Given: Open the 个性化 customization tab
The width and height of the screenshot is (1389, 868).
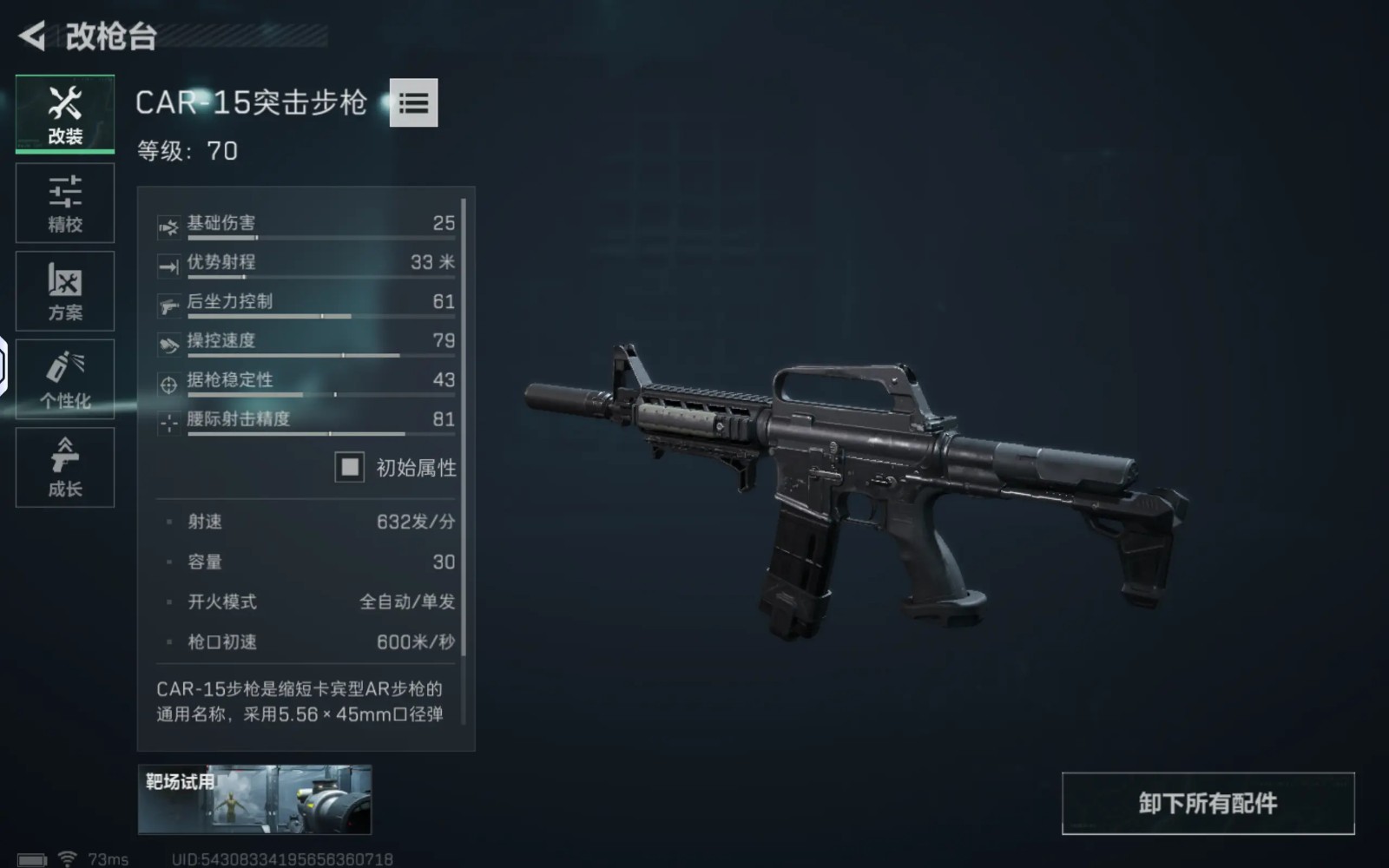Looking at the screenshot, I should pyautogui.click(x=65, y=379).
